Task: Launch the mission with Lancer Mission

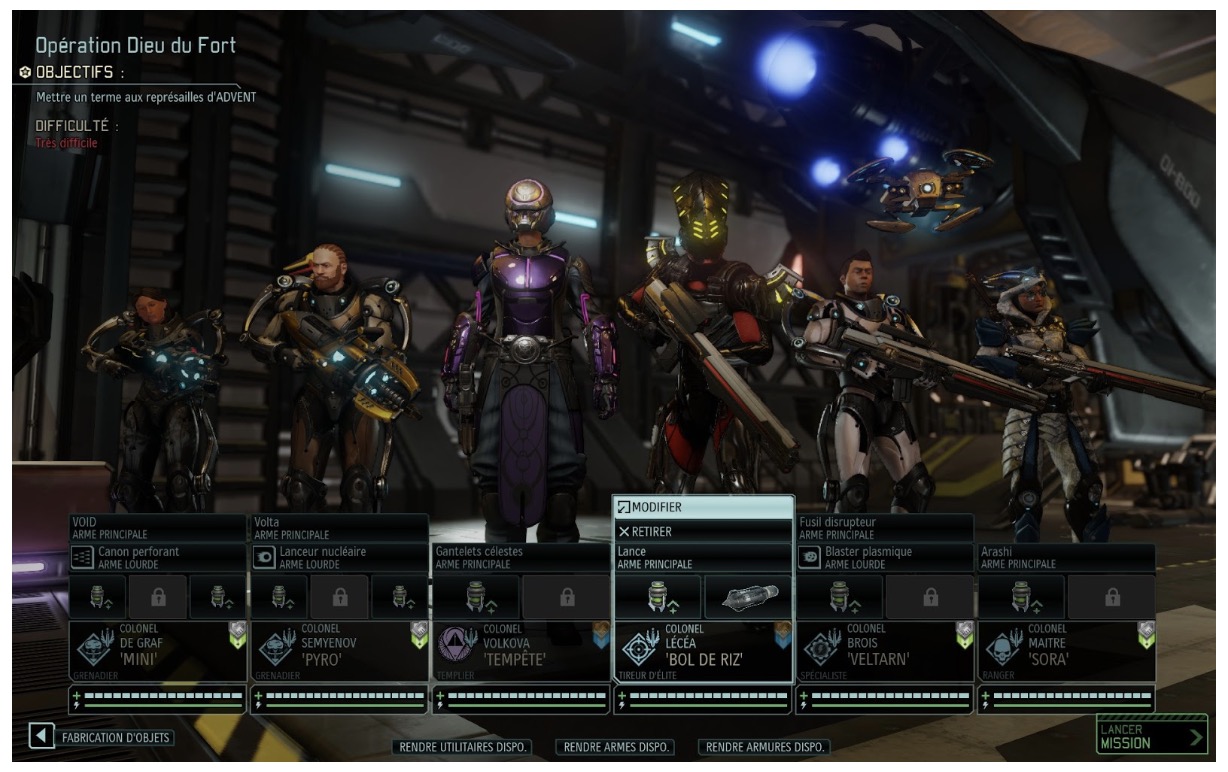Action: click(1151, 736)
